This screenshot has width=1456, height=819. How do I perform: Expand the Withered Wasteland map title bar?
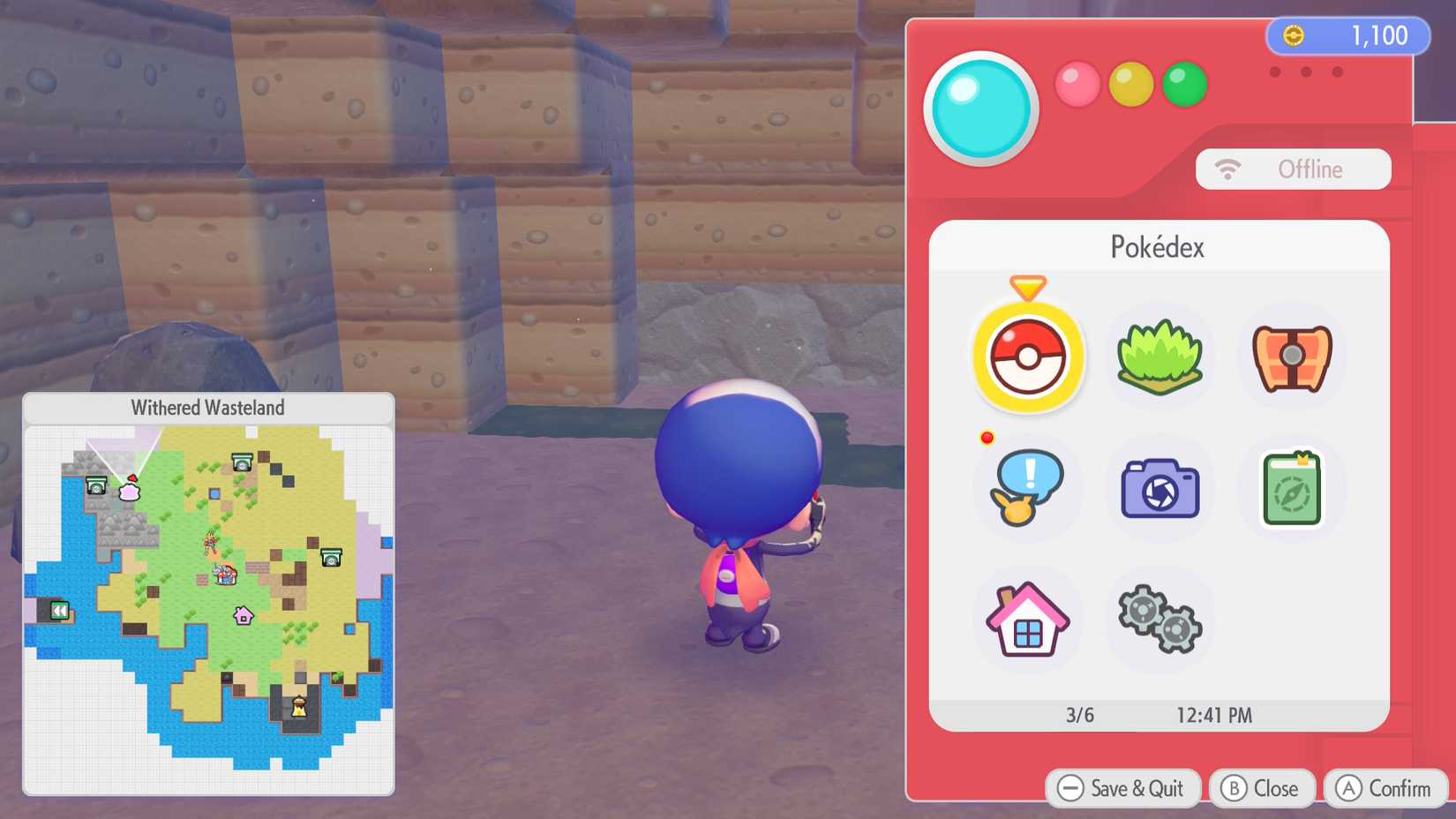pos(208,408)
